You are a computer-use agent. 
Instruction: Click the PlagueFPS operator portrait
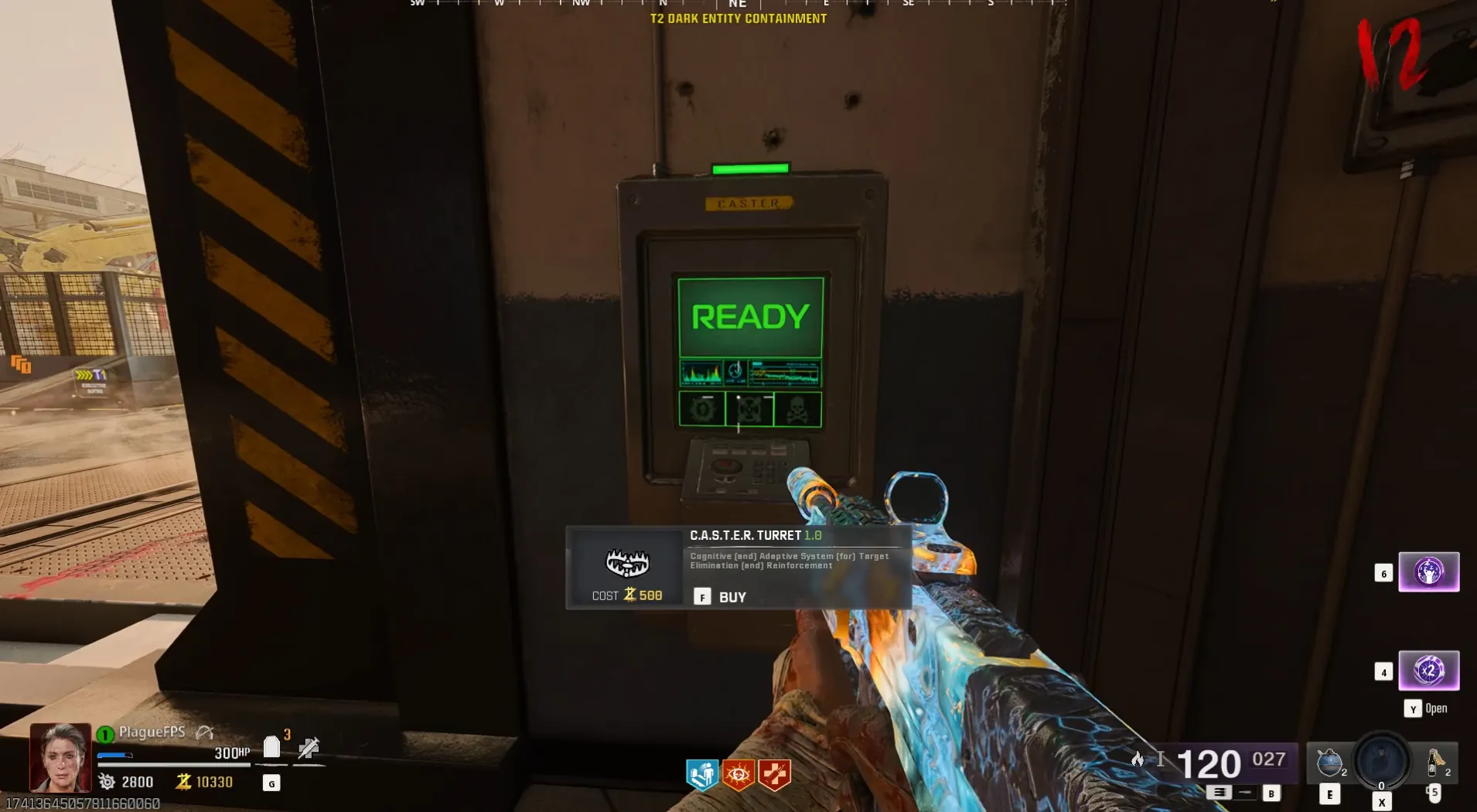pos(60,756)
